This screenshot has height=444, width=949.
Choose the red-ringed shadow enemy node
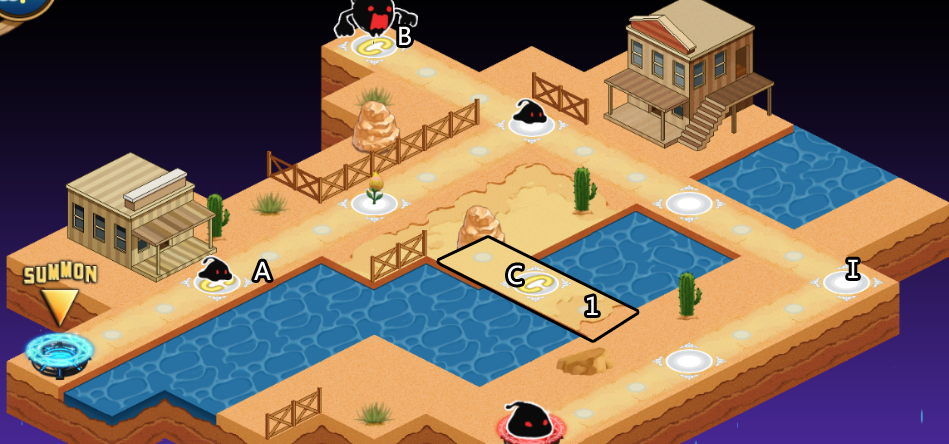pos(530,424)
